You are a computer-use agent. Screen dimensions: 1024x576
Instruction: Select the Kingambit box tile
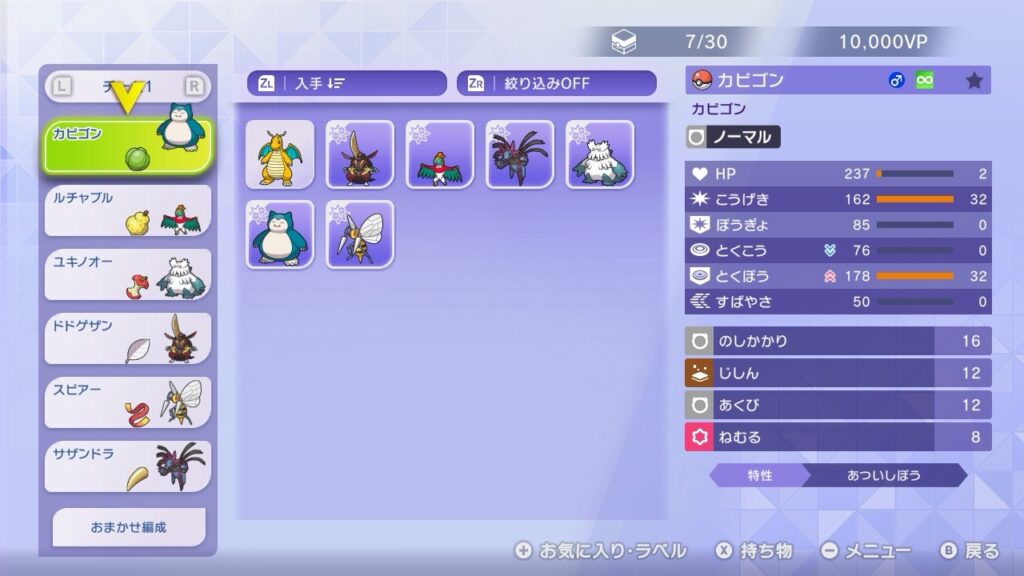(360, 154)
